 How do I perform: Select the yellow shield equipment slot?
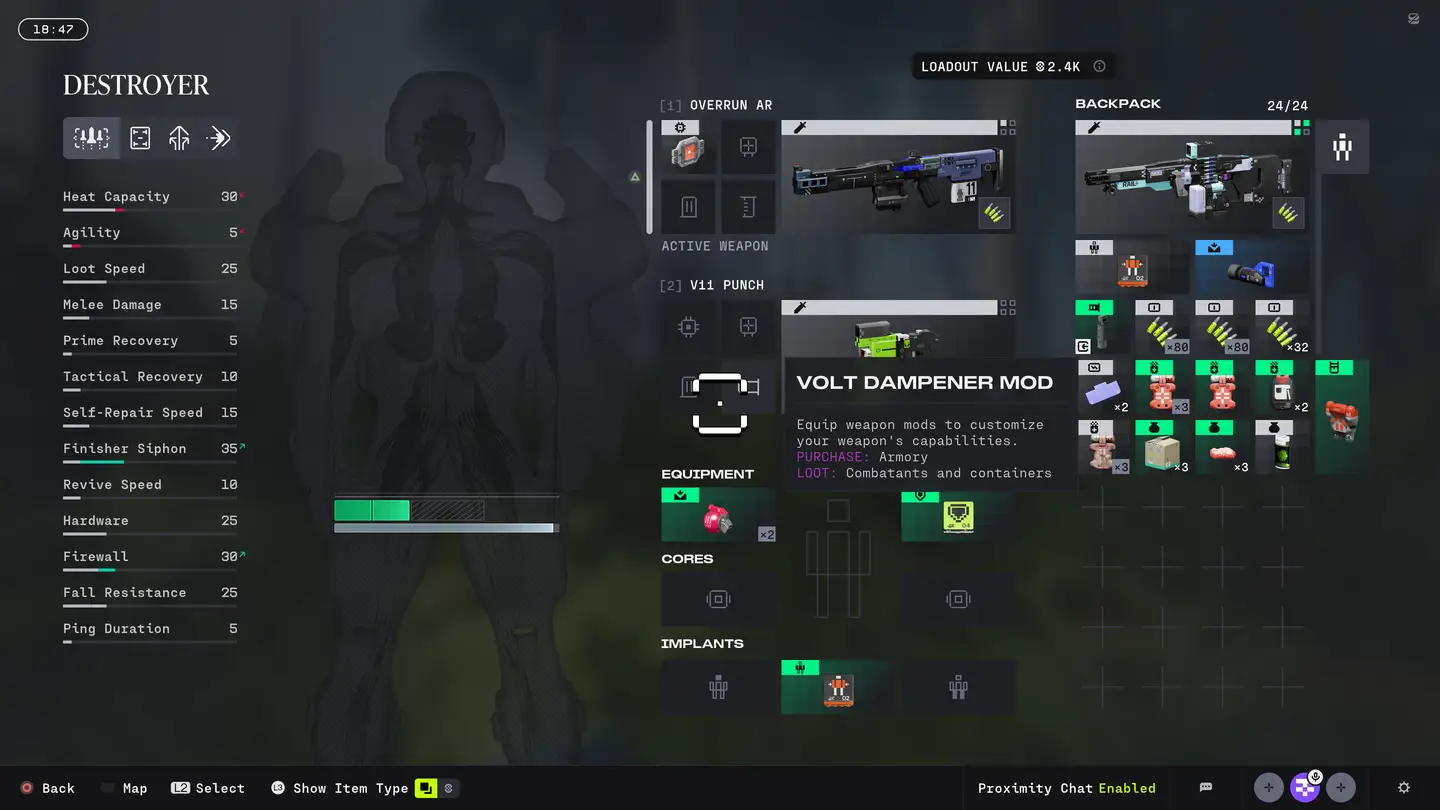(958, 516)
